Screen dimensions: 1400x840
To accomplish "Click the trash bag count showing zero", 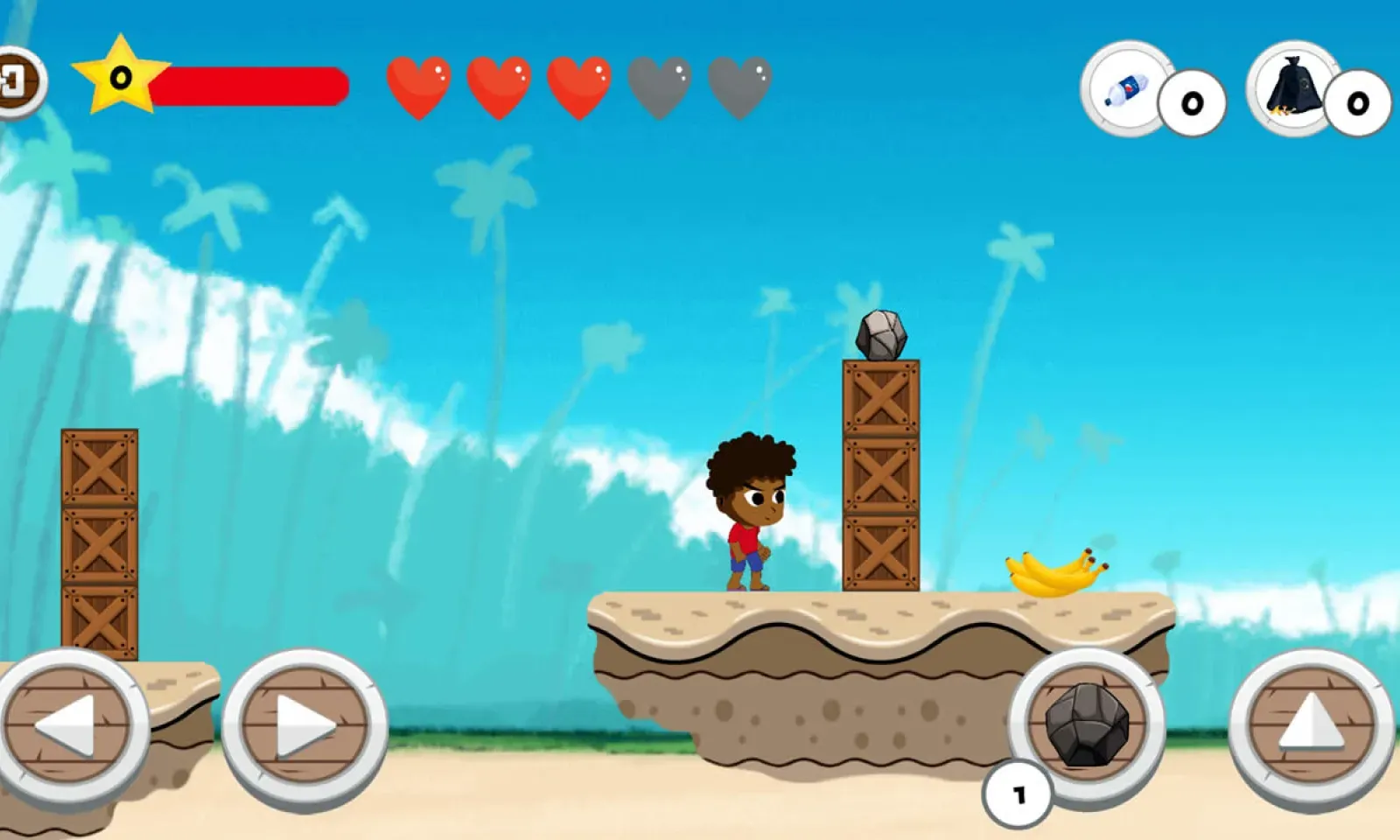I will click(1356, 105).
